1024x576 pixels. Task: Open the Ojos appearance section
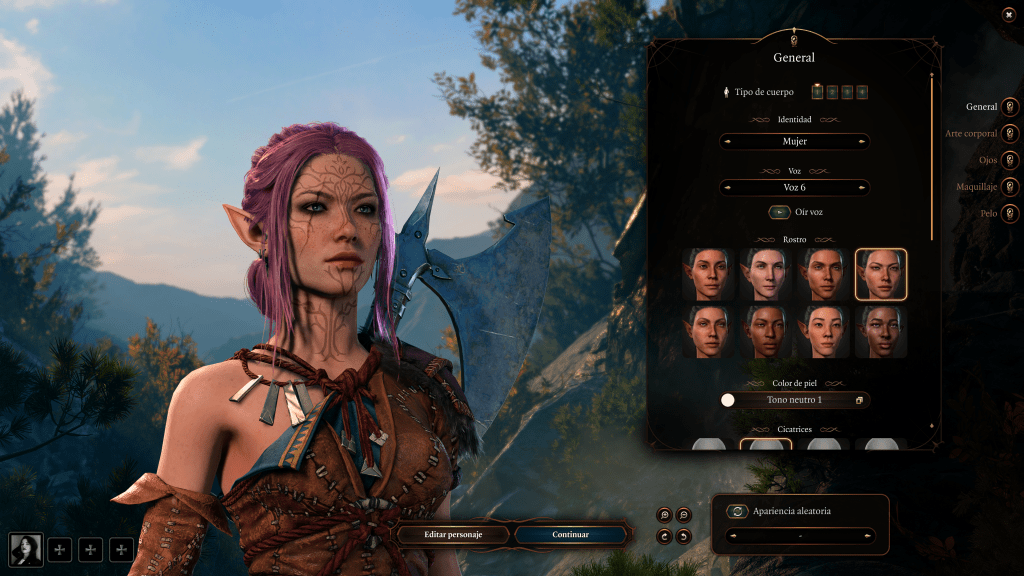[x=1011, y=160]
